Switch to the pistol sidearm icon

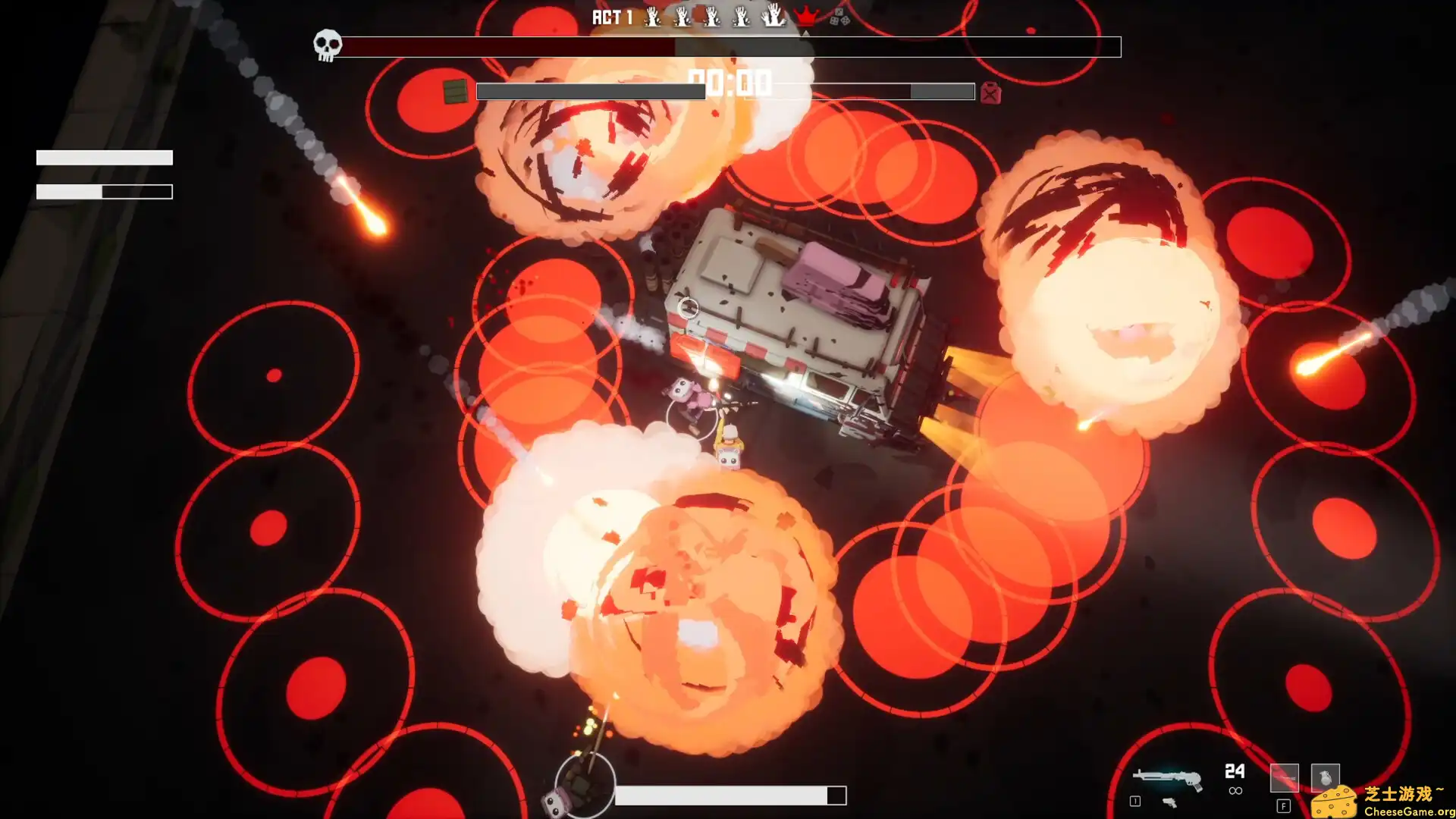point(1169,802)
